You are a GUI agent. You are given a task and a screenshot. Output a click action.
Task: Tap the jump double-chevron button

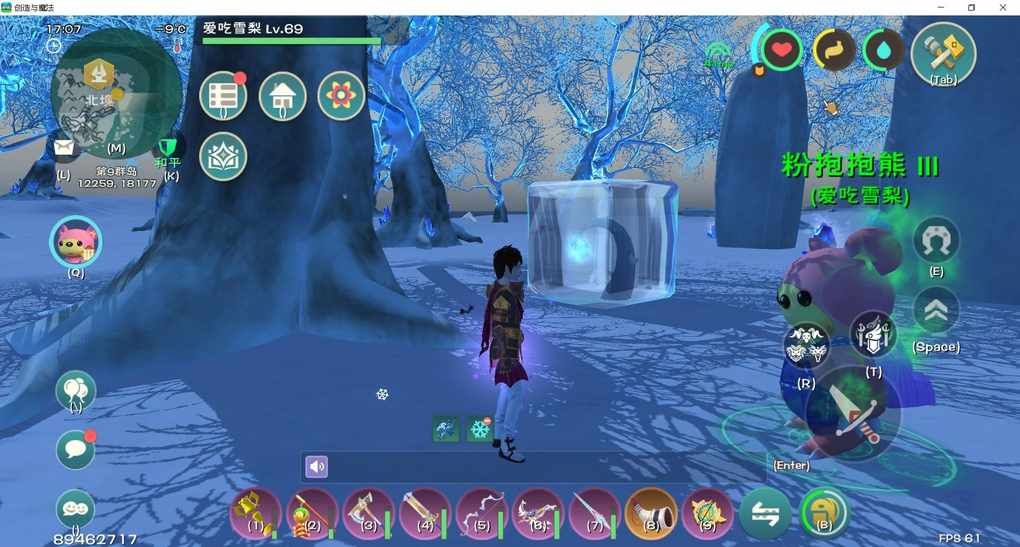point(936,311)
